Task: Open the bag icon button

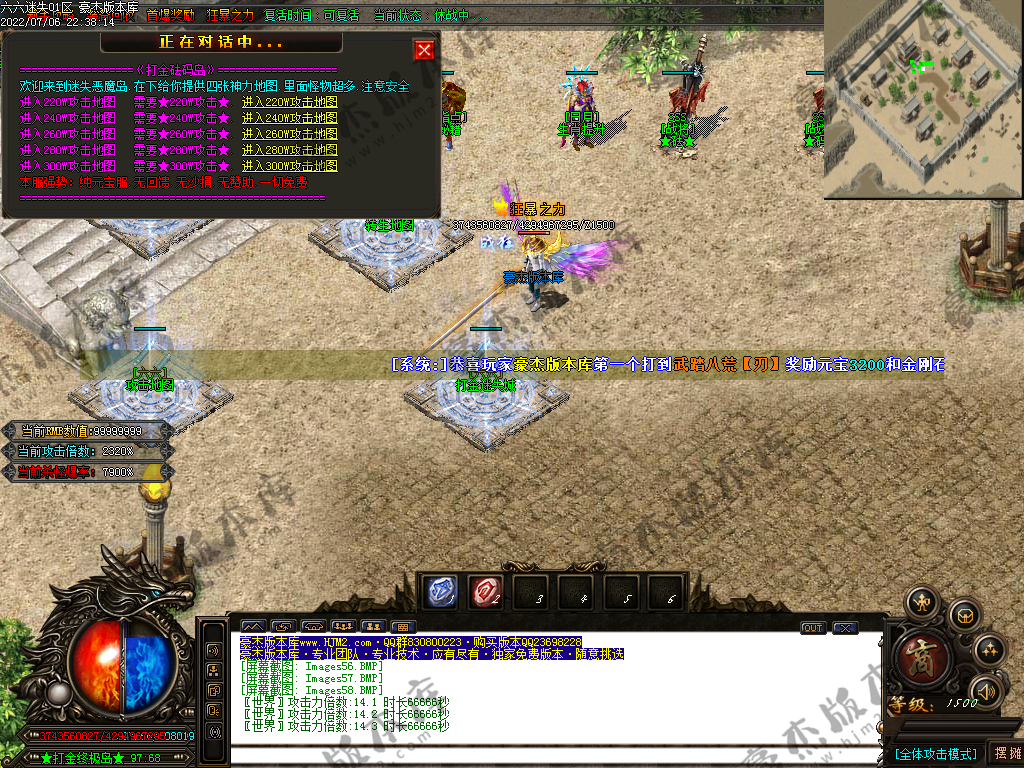Action: (x=963, y=613)
